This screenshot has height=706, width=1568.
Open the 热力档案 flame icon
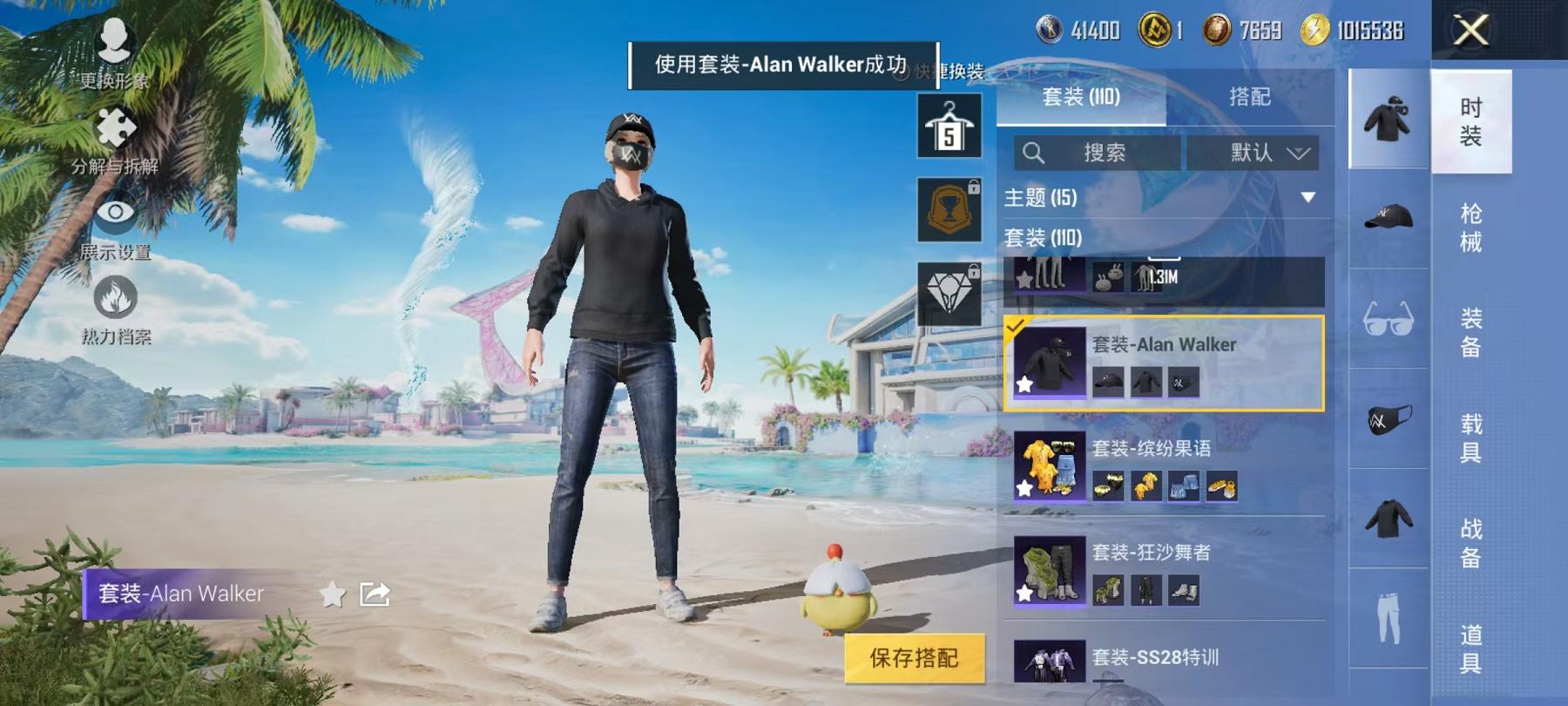(116, 298)
